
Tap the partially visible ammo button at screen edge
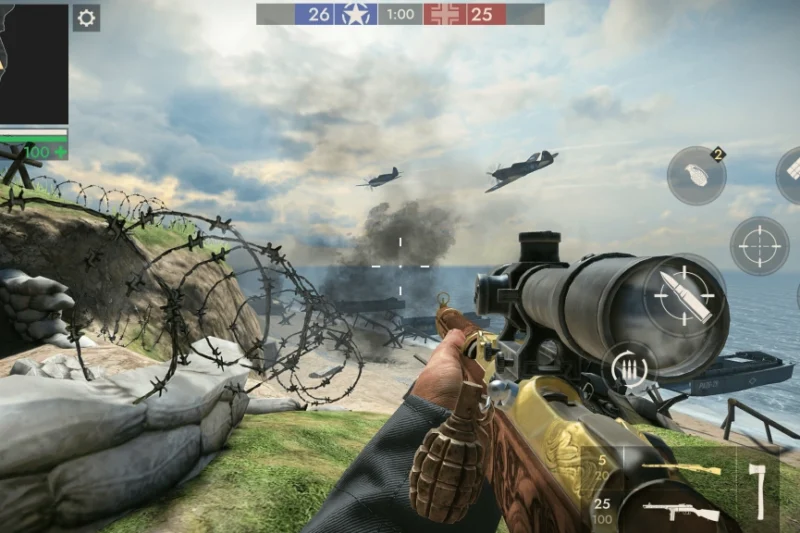pos(790,174)
